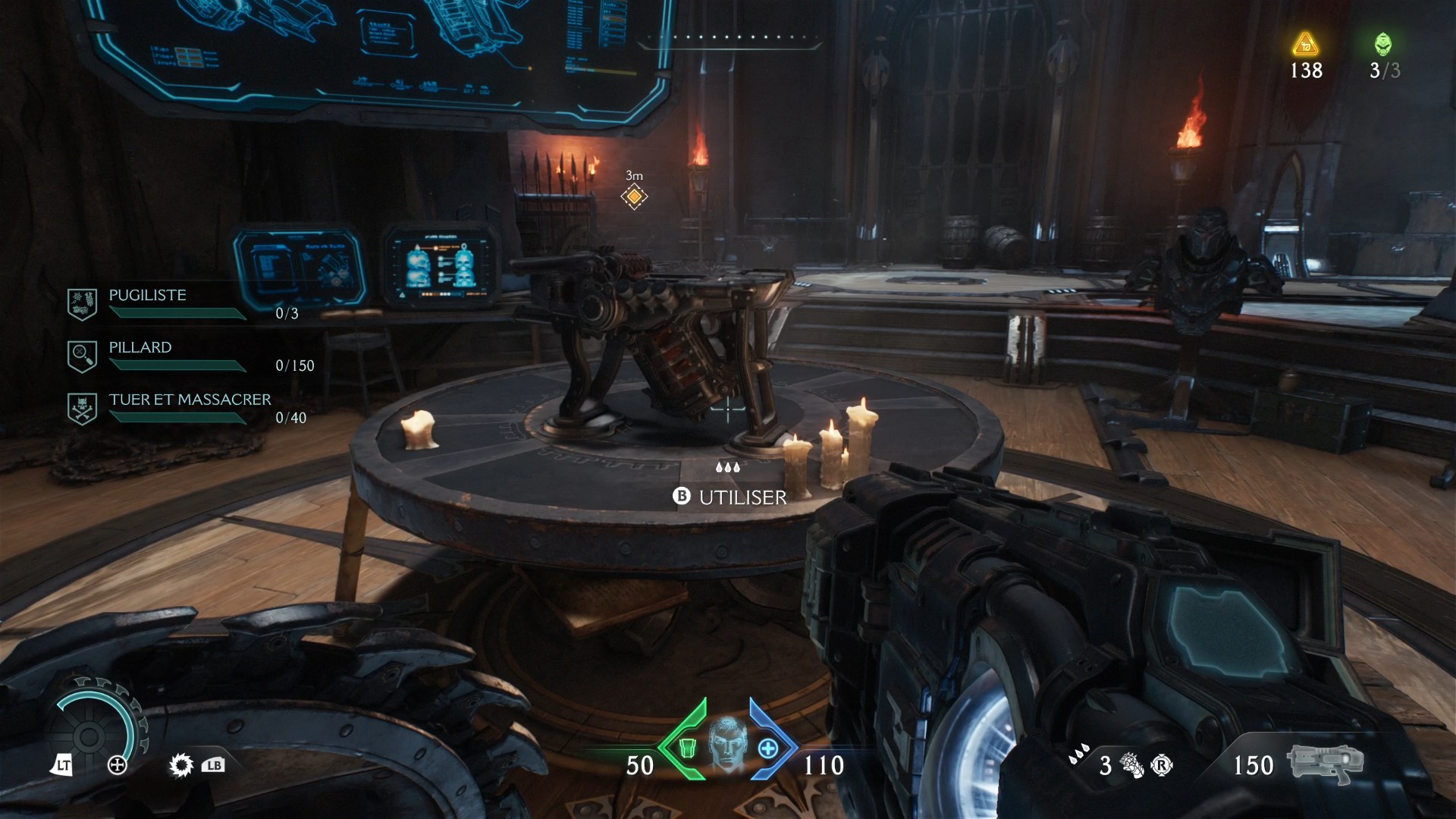Select the orange objective waypoint marker
1456x819 pixels.
point(634,197)
